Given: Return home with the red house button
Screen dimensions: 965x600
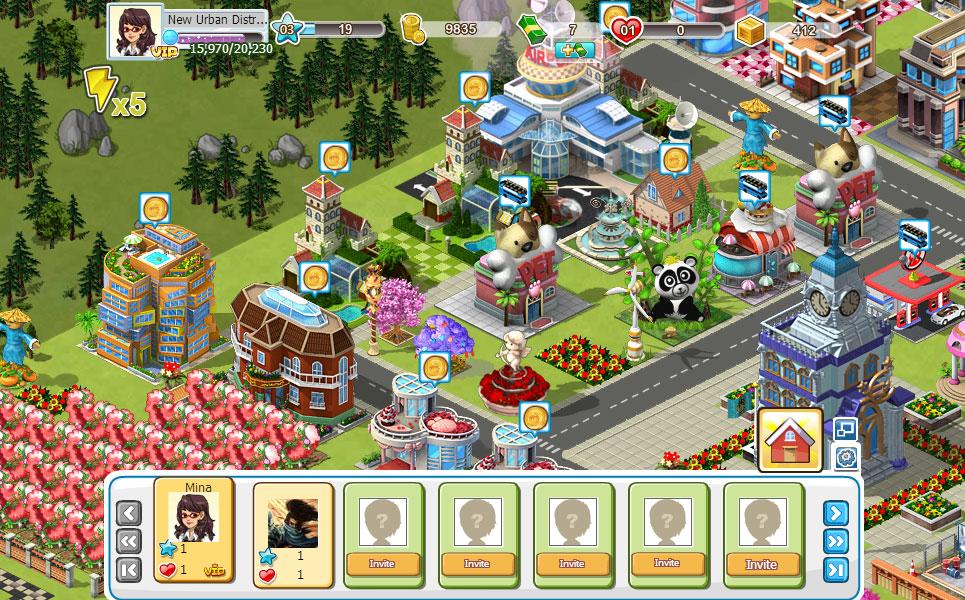Looking at the screenshot, I should coord(790,440).
